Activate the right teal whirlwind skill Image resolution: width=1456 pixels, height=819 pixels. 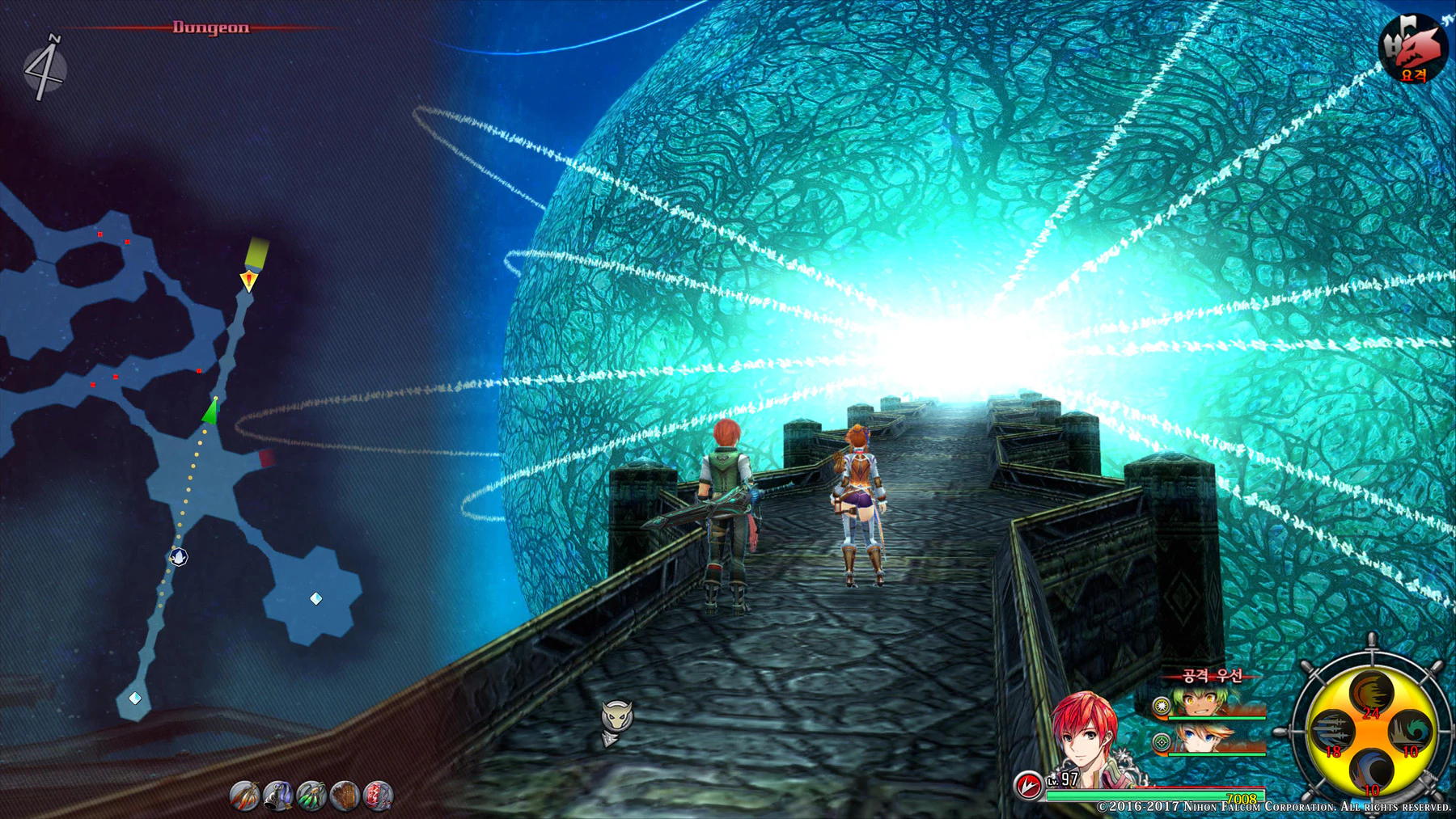click(x=1412, y=731)
